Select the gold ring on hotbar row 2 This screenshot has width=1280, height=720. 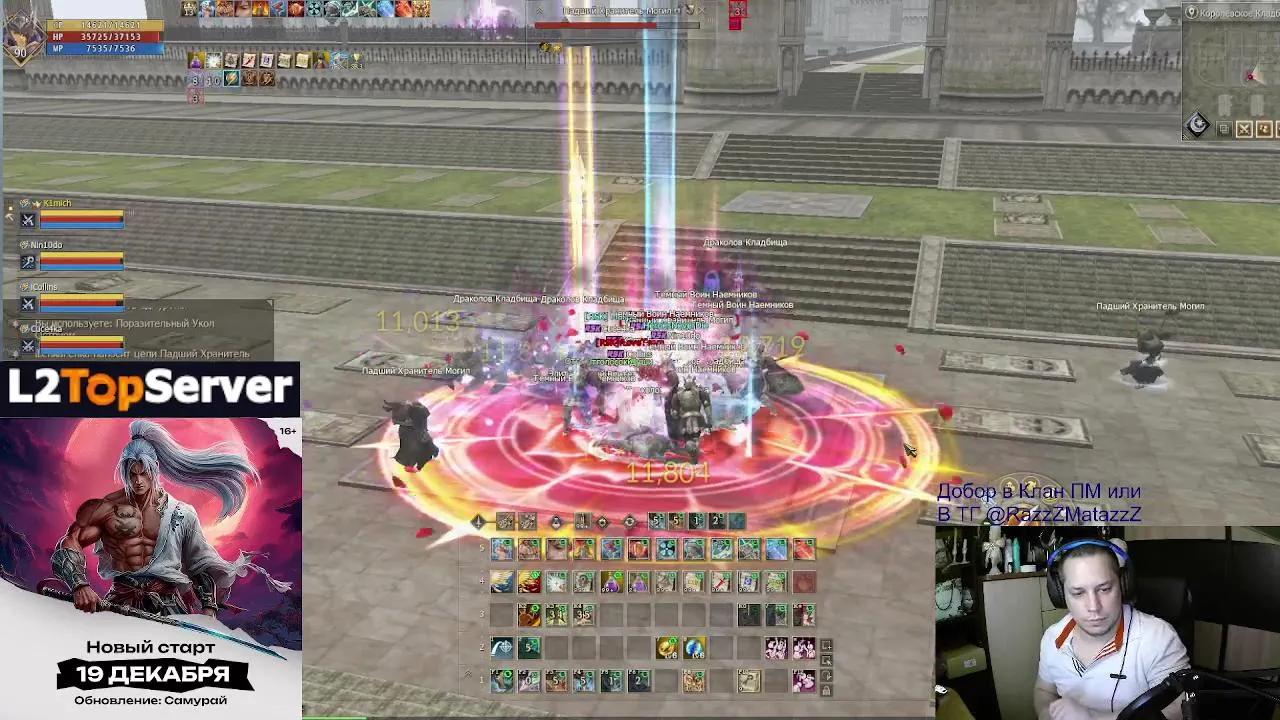[668, 647]
